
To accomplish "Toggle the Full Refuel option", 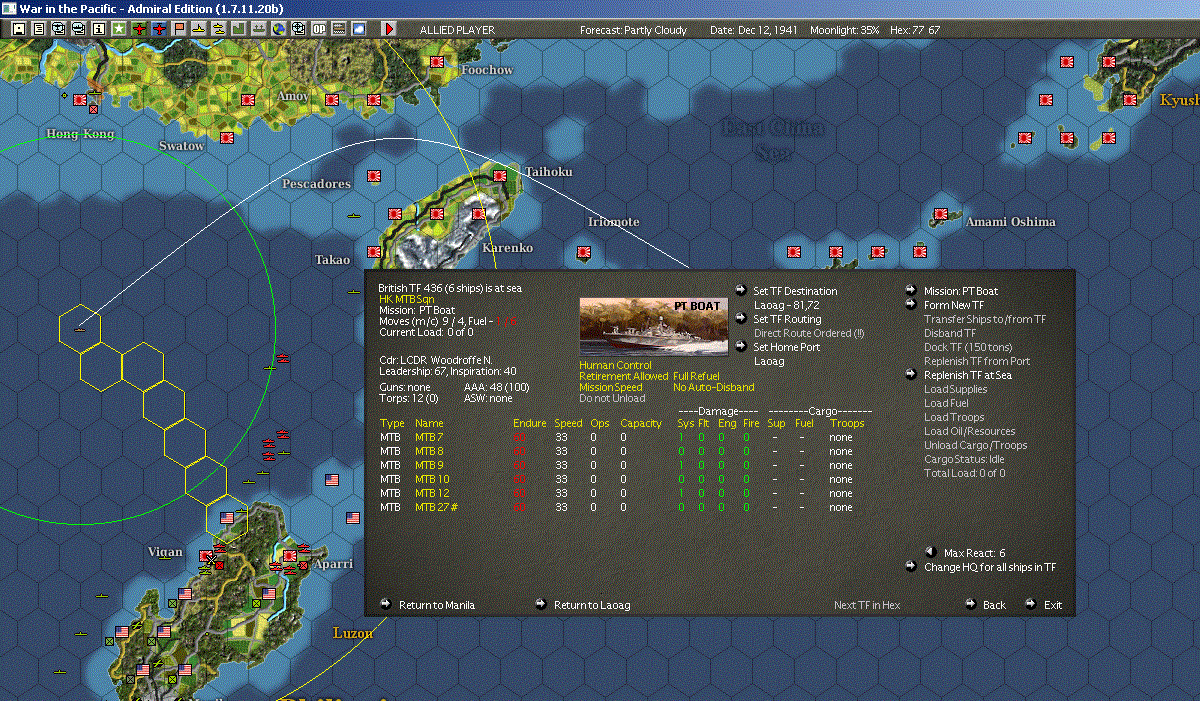I will [696, 376].
